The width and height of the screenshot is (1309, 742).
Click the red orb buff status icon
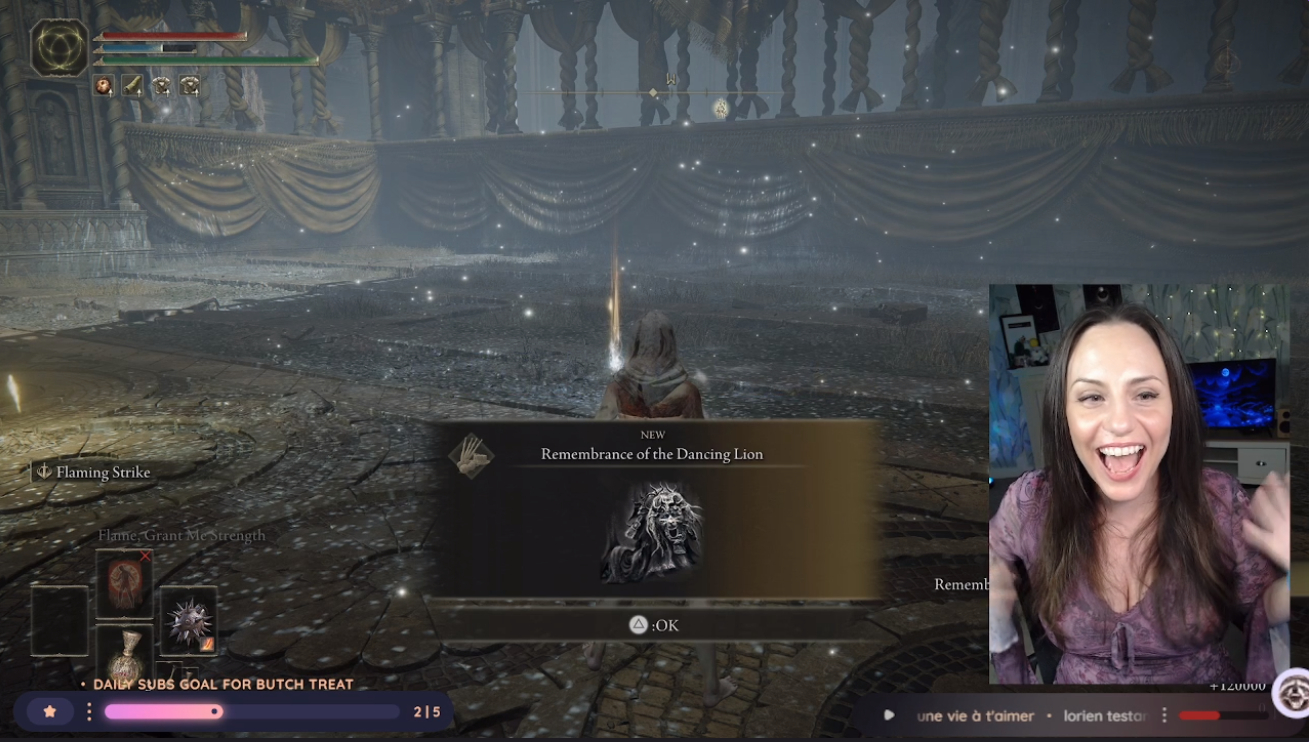coord(104,86)
